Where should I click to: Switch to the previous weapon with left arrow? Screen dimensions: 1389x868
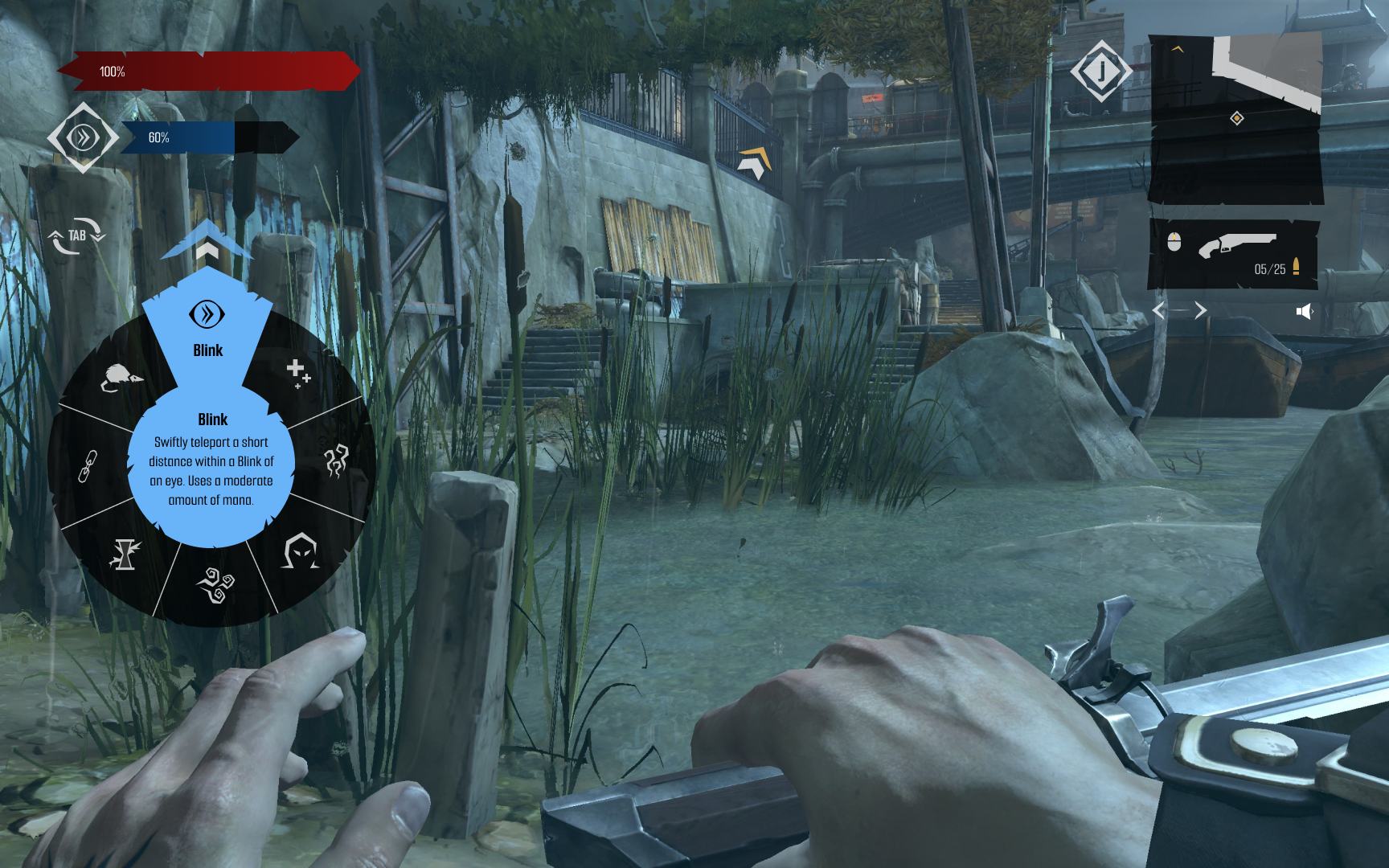(x=1159, y=310)
